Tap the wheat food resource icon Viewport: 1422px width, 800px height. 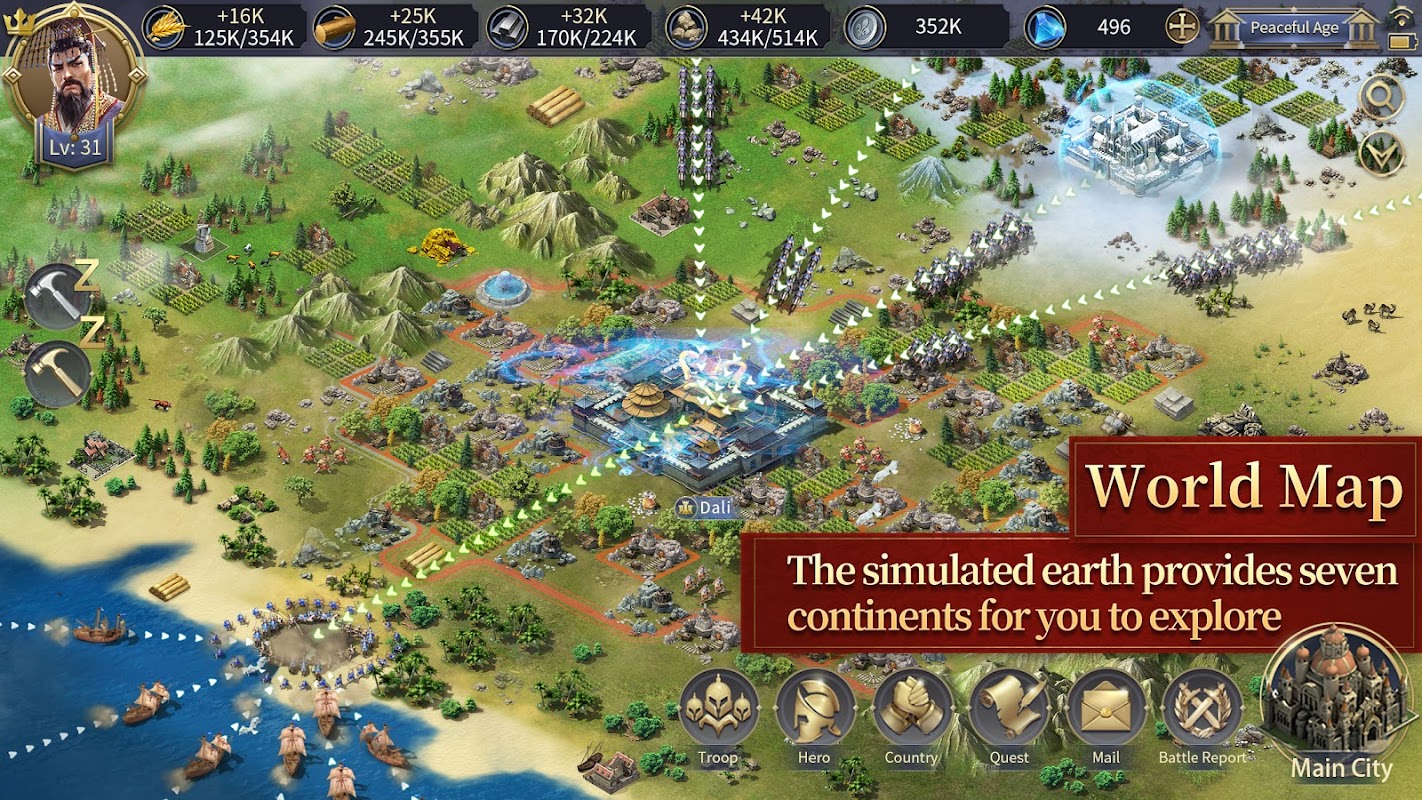(x=165, y=27)
